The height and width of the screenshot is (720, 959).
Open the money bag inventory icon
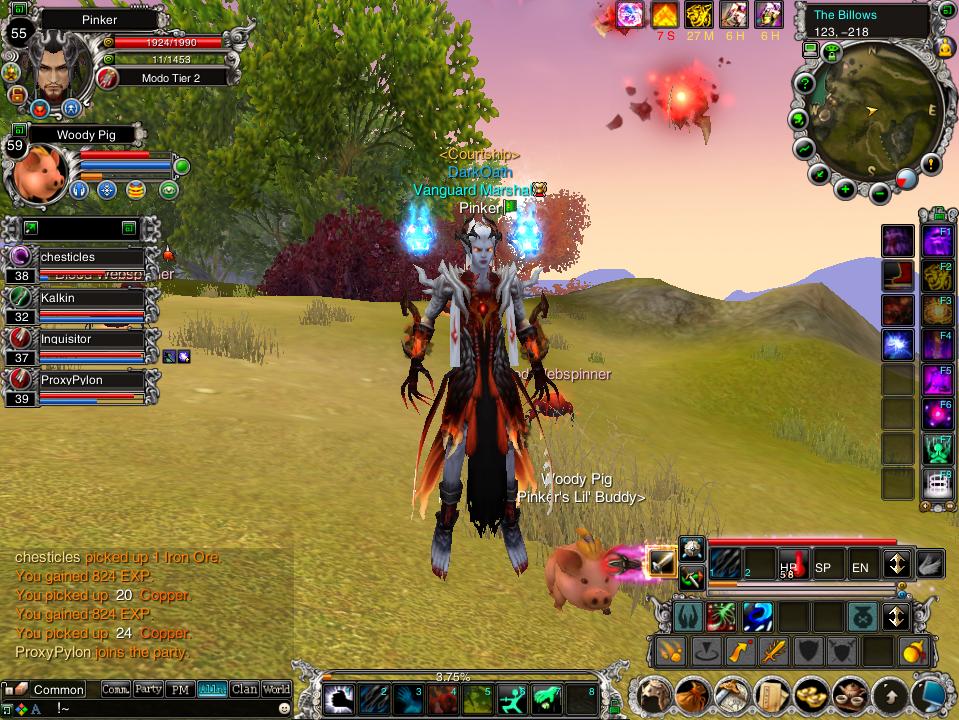click(x=692, y=694)
